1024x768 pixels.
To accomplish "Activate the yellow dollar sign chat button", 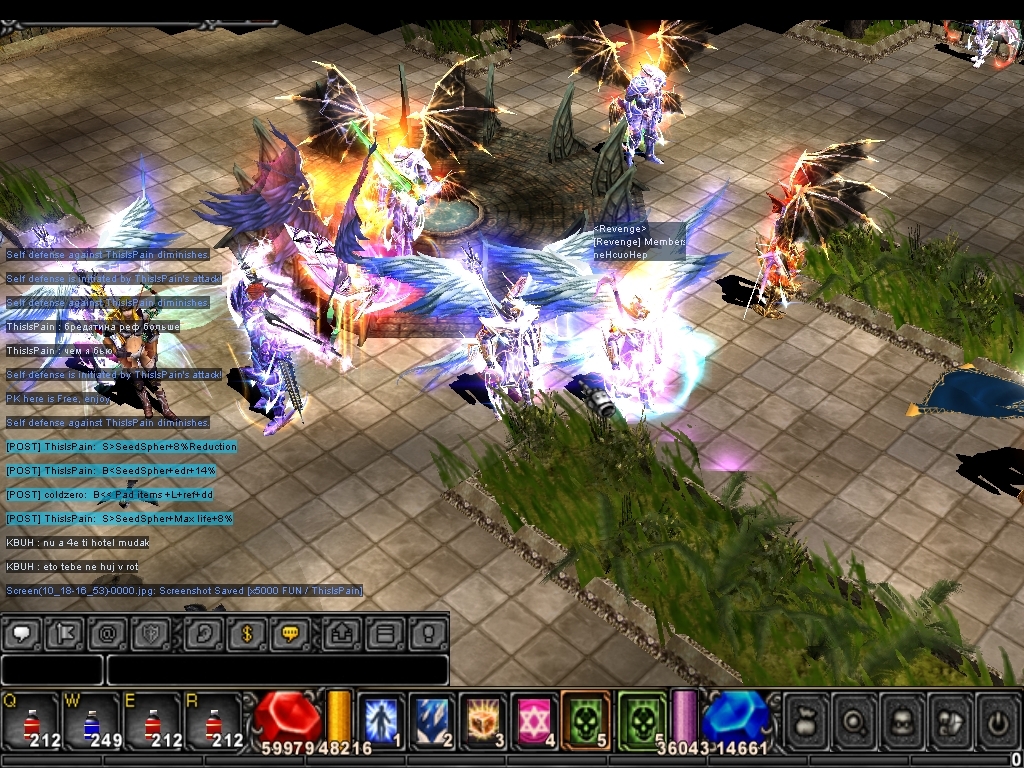I will 246,633.
